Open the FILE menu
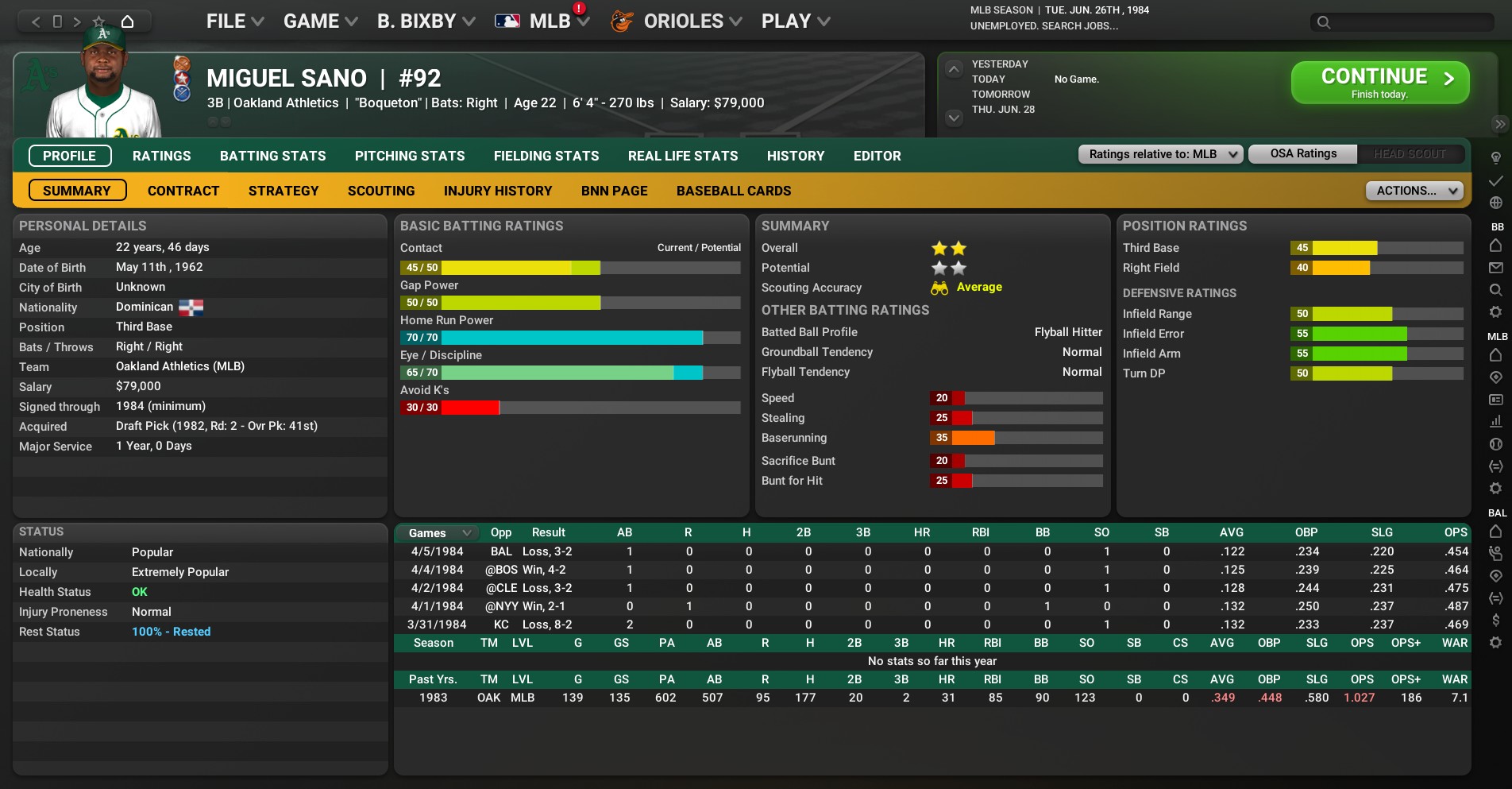Image resolution: width=1512 pixels, height=789 pixels. tap(234, 21)
